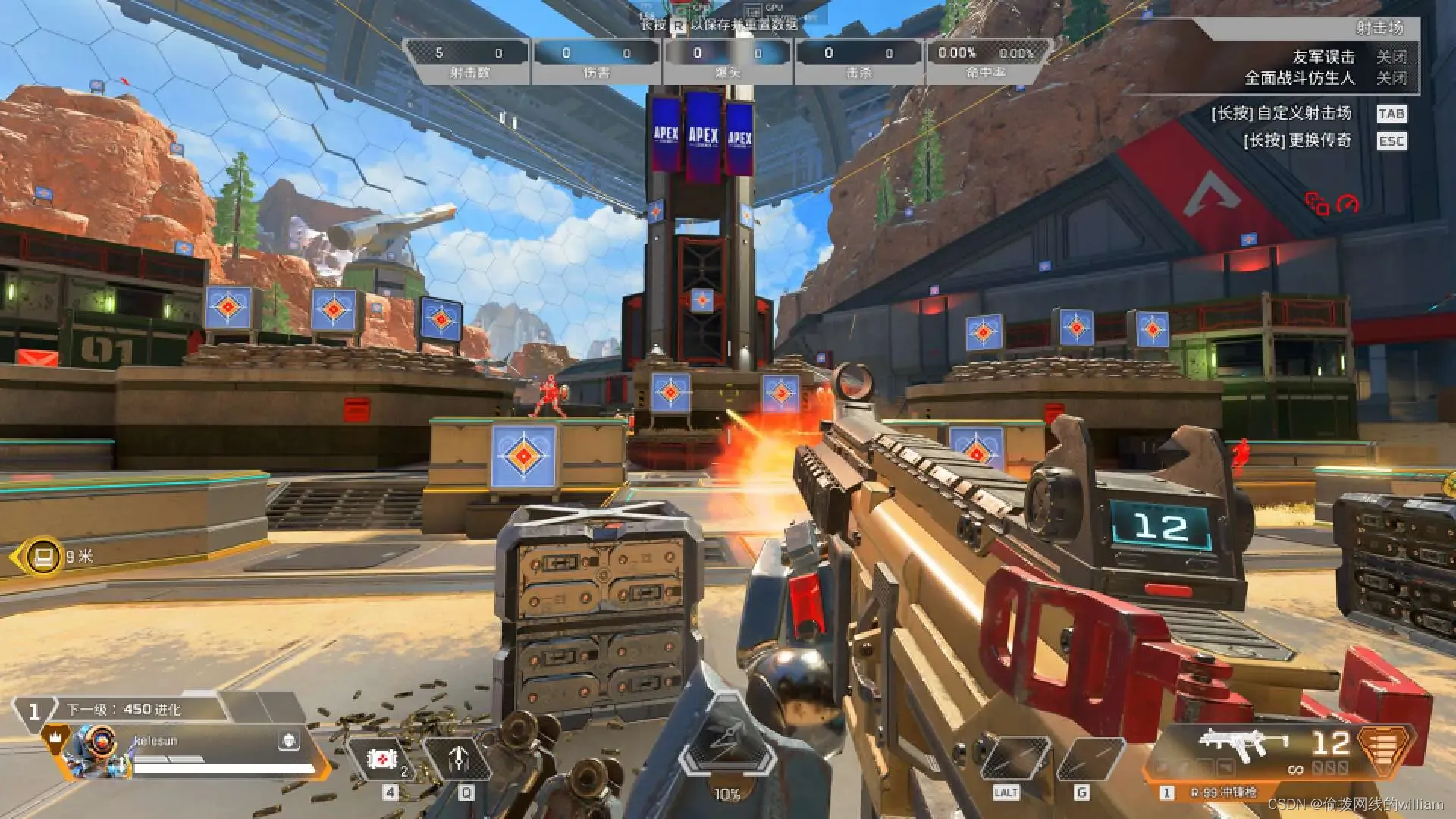Image resolution: width=1456 pixels, height=819 pixels.
Task: Click the 射击数 shots fired stat panel
Action: tap(469, 61)
